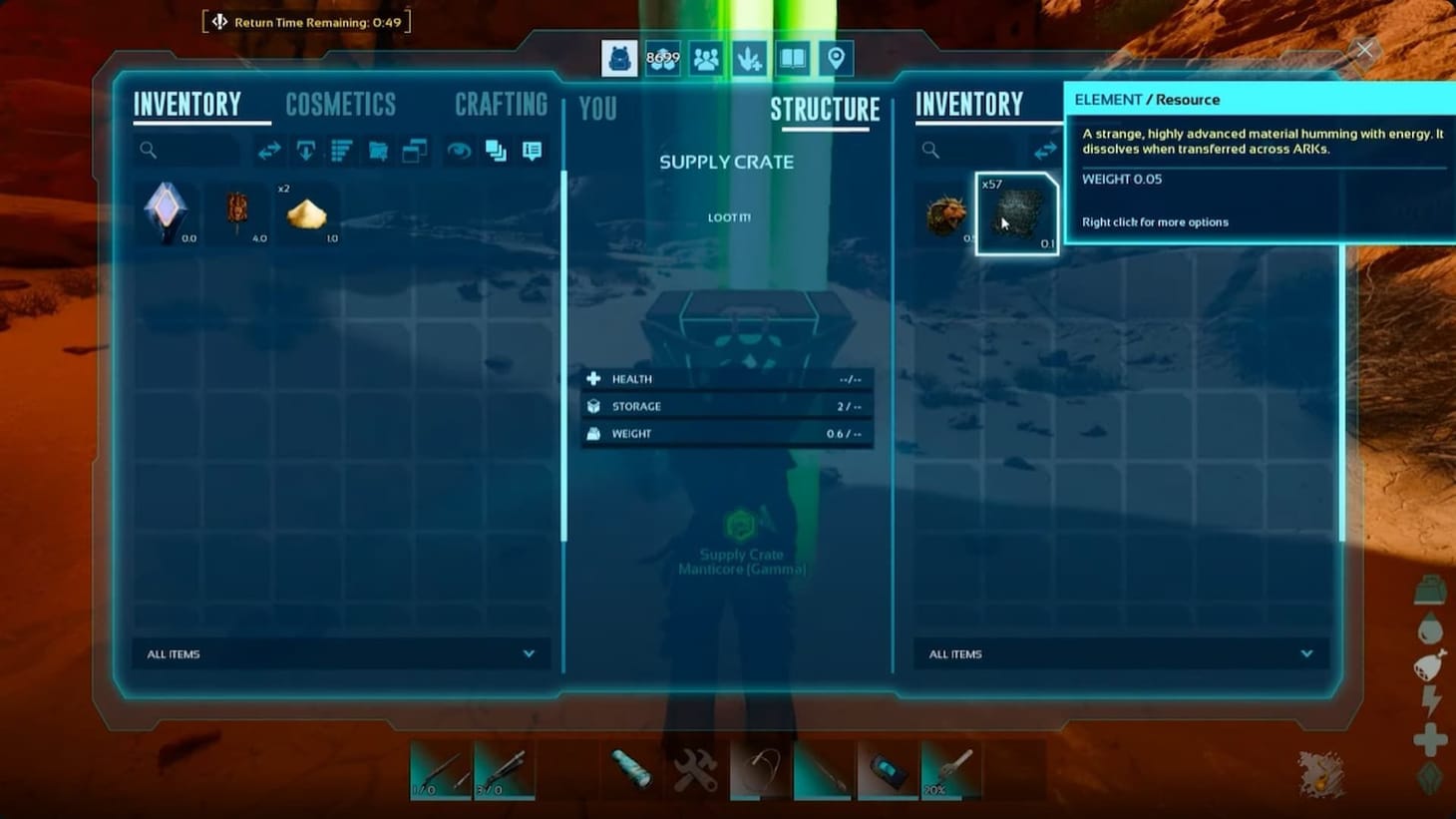Switch to the COSMETICS tab
Viewport: 1456px width, 819px height.
(x=340, y=103)
